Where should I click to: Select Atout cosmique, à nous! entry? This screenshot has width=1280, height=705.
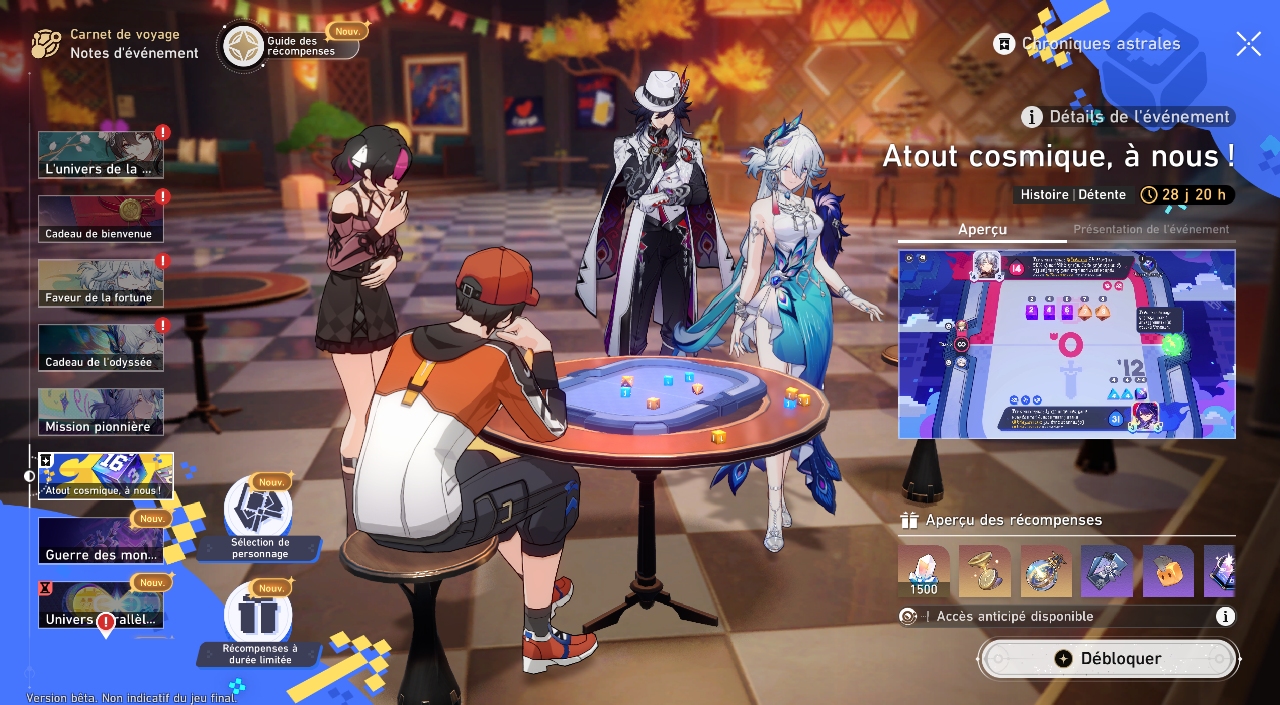(x=106, y=476)
